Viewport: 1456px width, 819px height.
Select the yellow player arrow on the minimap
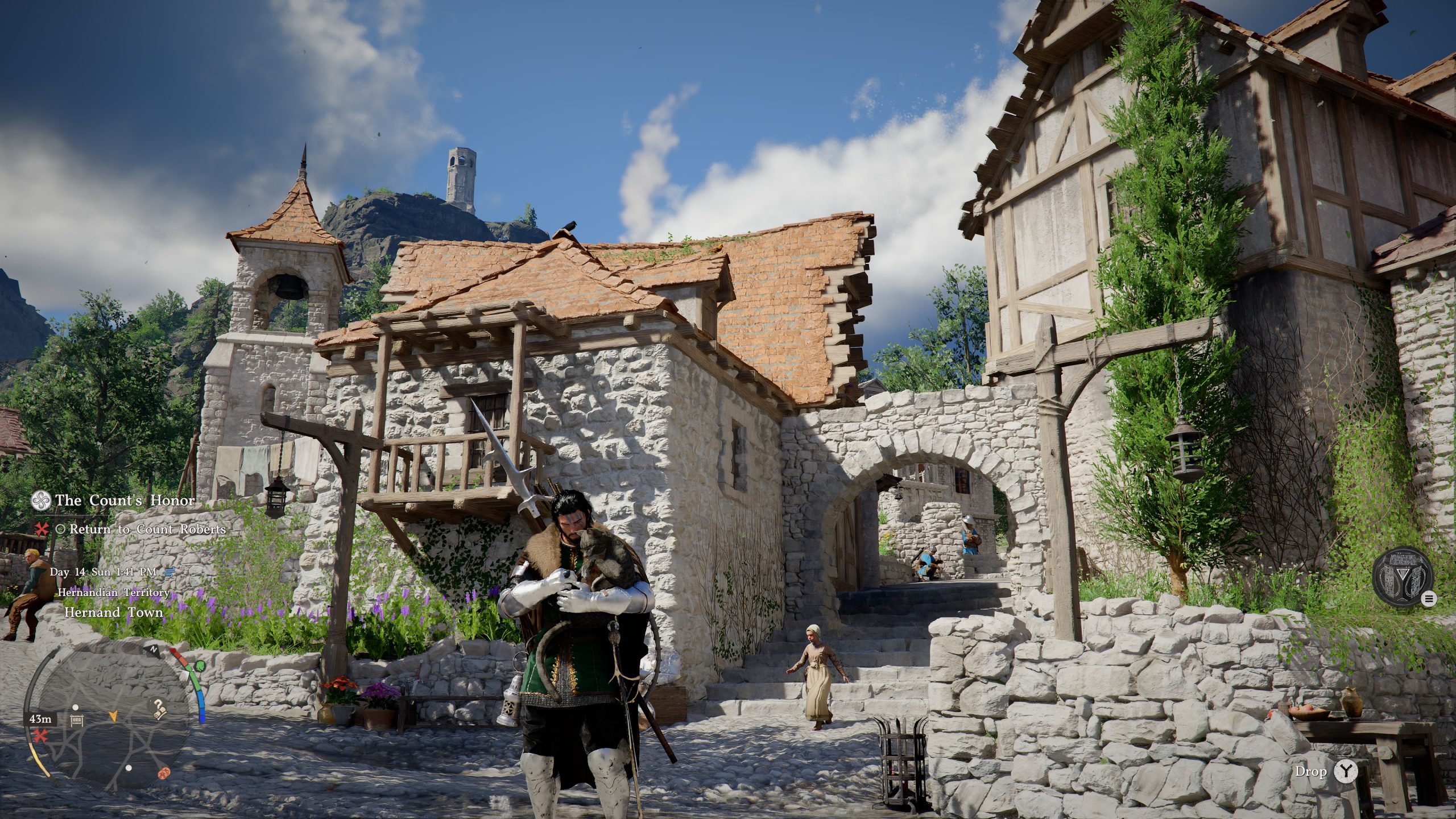(114, 717)
